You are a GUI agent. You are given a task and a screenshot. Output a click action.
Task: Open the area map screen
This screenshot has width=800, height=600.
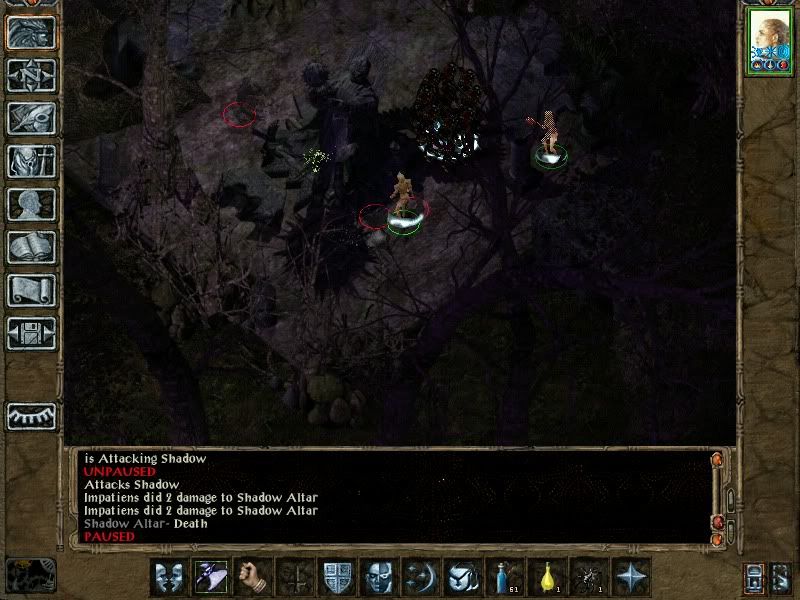[x=31, y=75]
